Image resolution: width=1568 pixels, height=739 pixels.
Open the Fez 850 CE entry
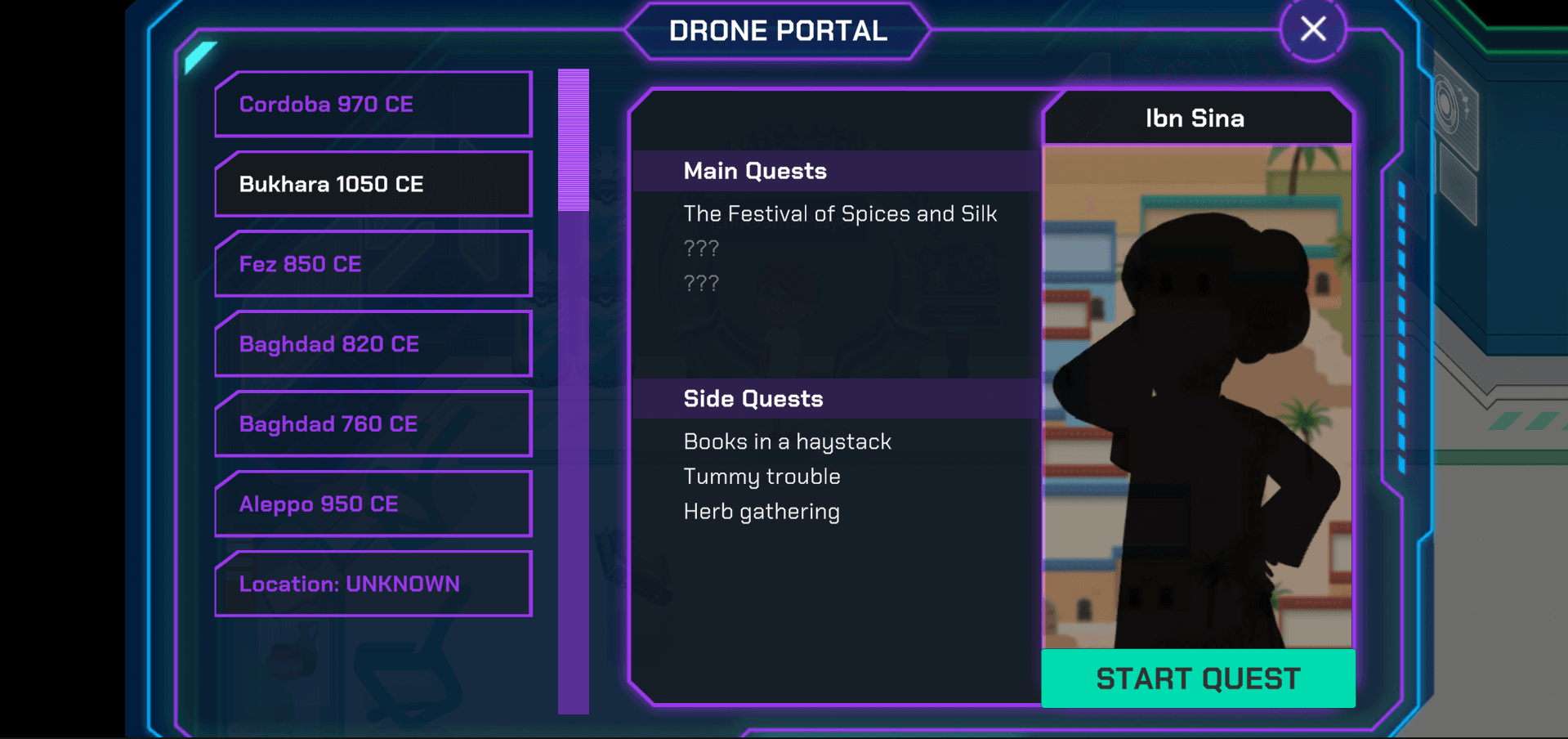point(373,265)
